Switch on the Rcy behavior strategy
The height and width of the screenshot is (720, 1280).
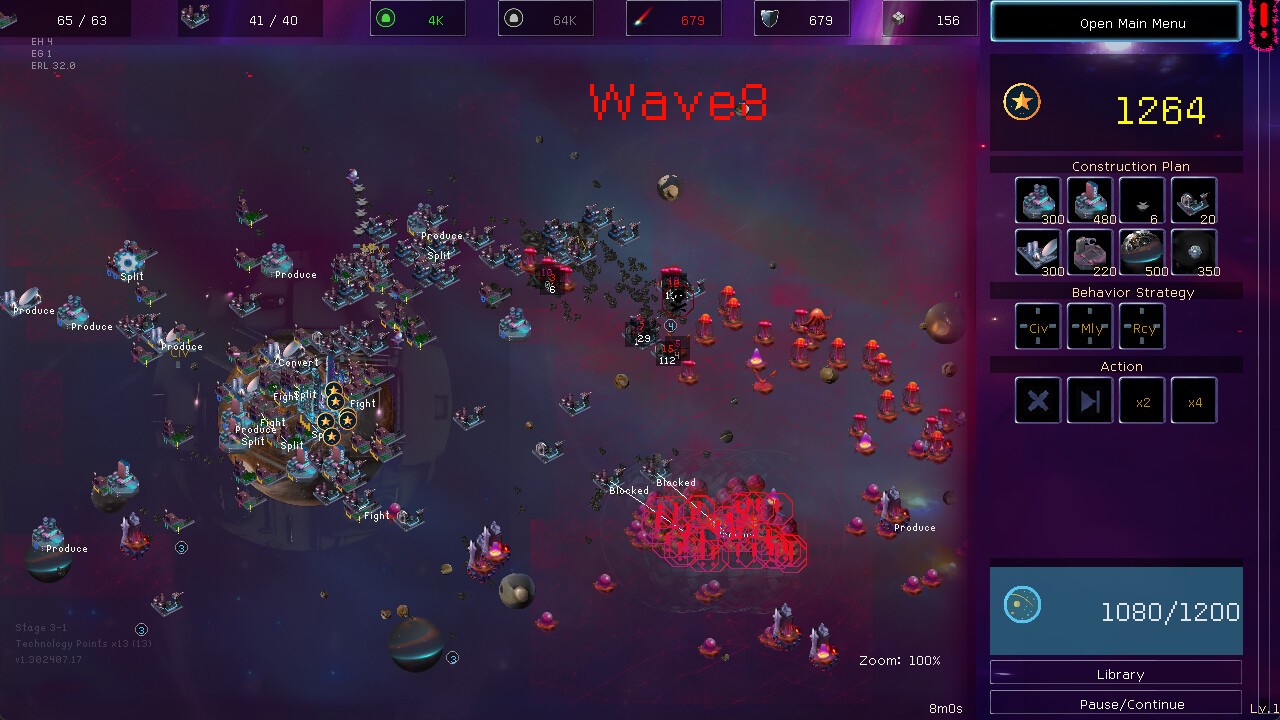[x=1141, y=327]
